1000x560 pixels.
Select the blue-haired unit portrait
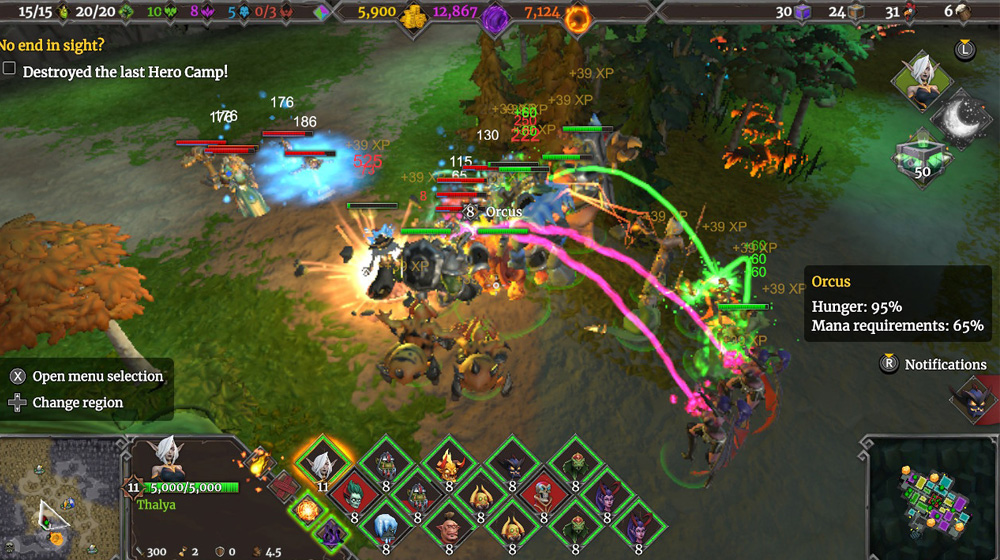click(x=385, y=525)
